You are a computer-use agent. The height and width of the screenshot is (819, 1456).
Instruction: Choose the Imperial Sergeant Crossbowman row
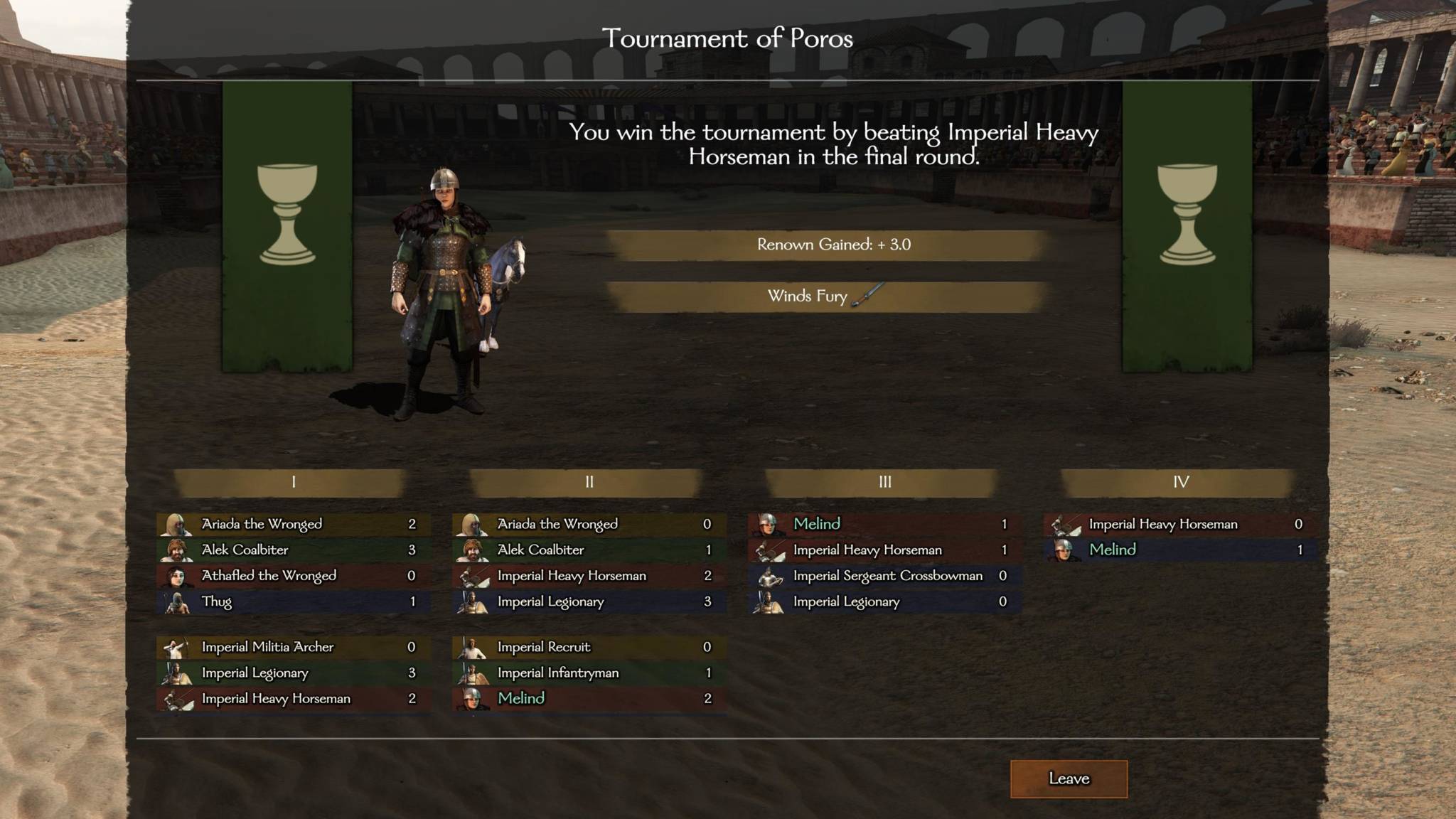pos(884,576)
